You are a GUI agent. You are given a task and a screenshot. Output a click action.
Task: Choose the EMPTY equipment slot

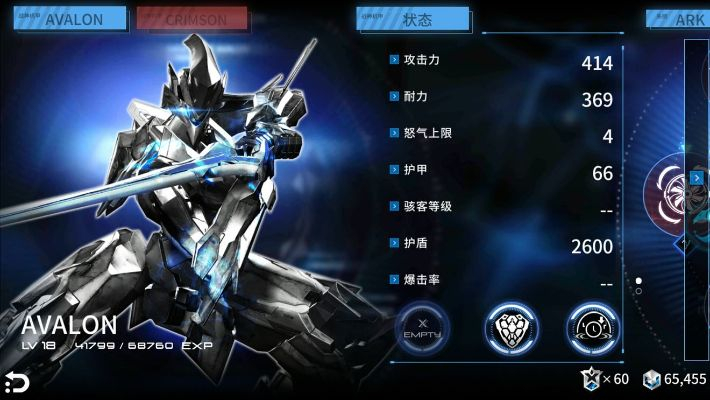click(423, 326)
